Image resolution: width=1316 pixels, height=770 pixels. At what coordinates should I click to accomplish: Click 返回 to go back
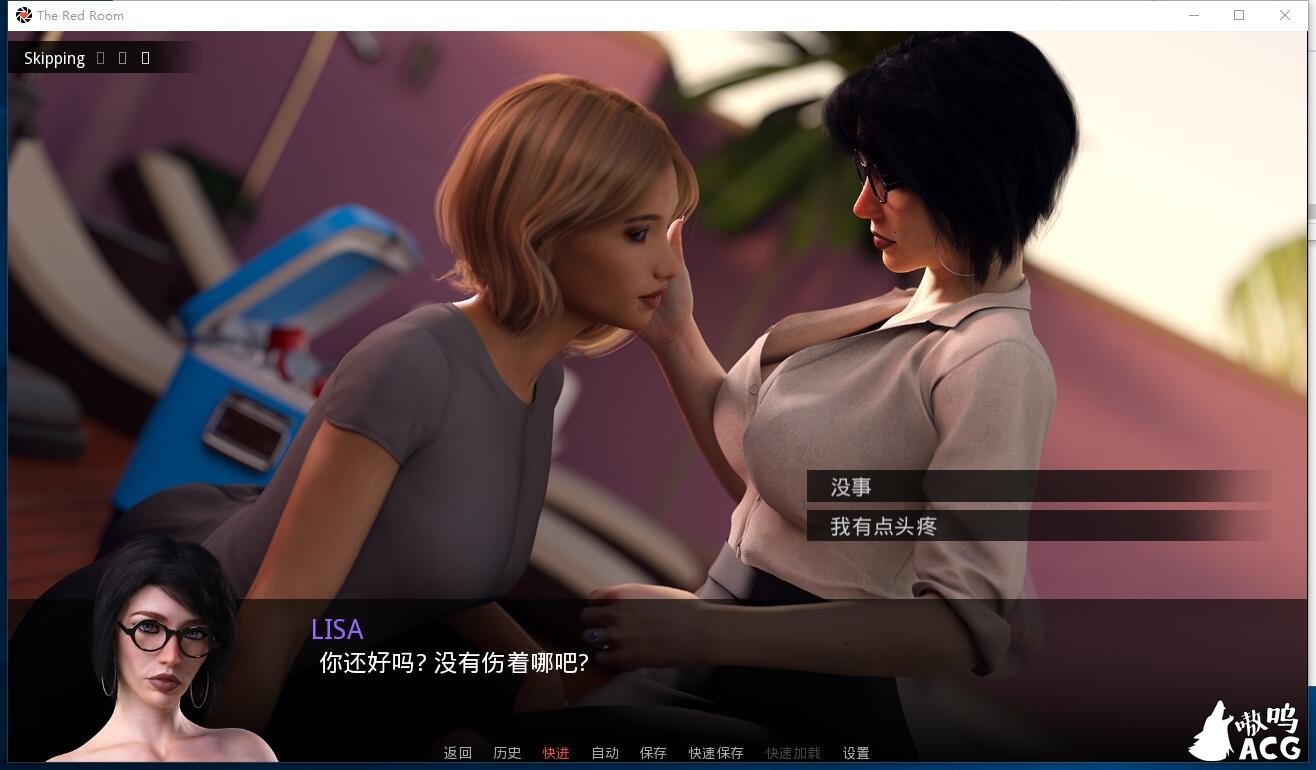point(457,753)
